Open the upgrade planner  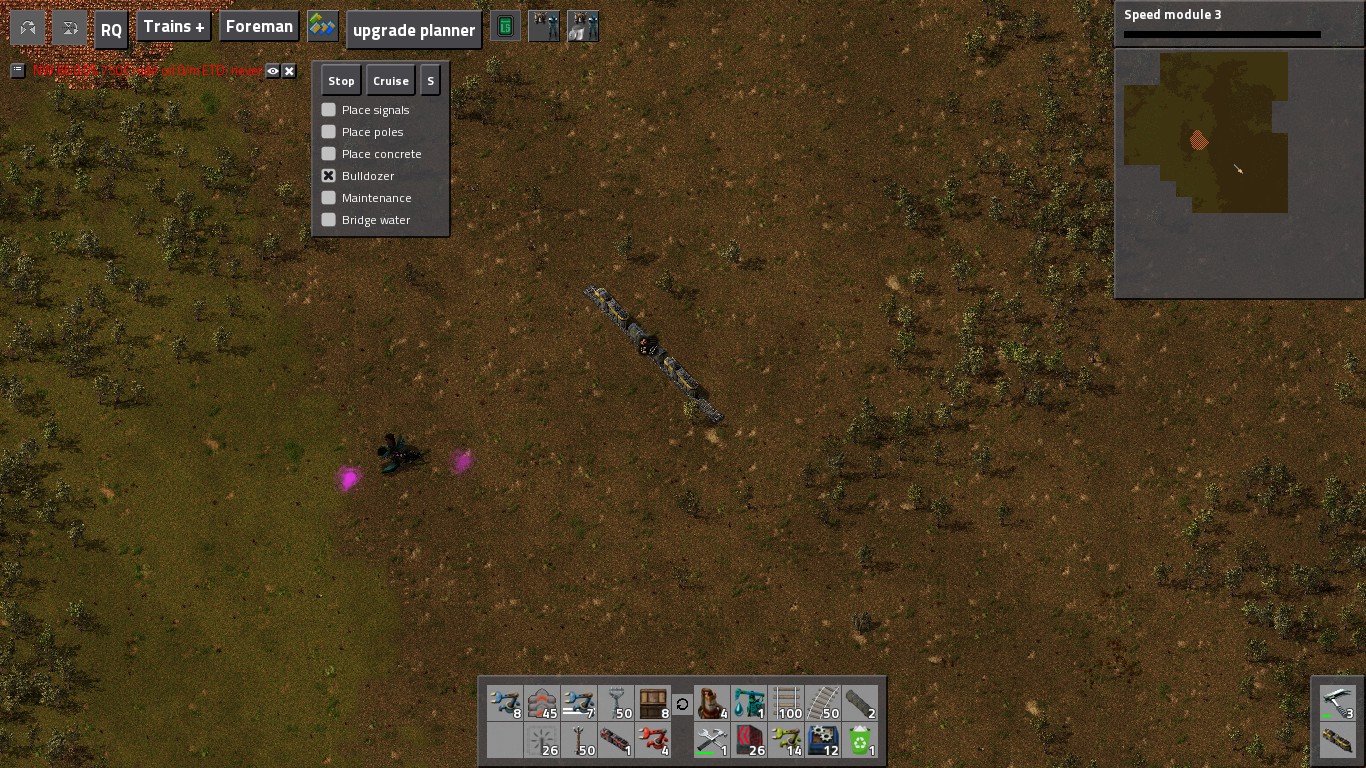tap(414, 30)
